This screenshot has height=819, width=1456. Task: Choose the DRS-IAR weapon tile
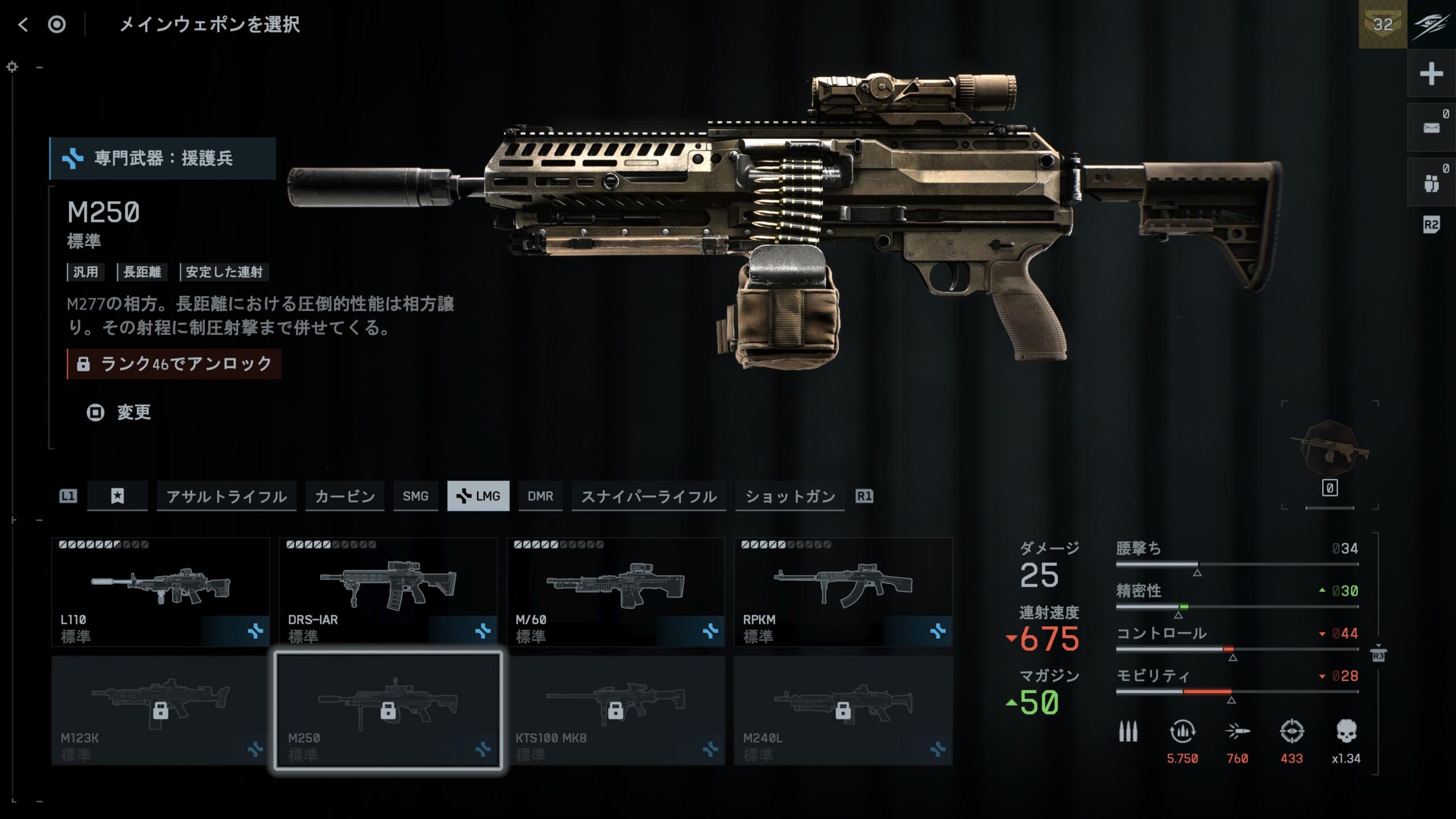[388, 591]
